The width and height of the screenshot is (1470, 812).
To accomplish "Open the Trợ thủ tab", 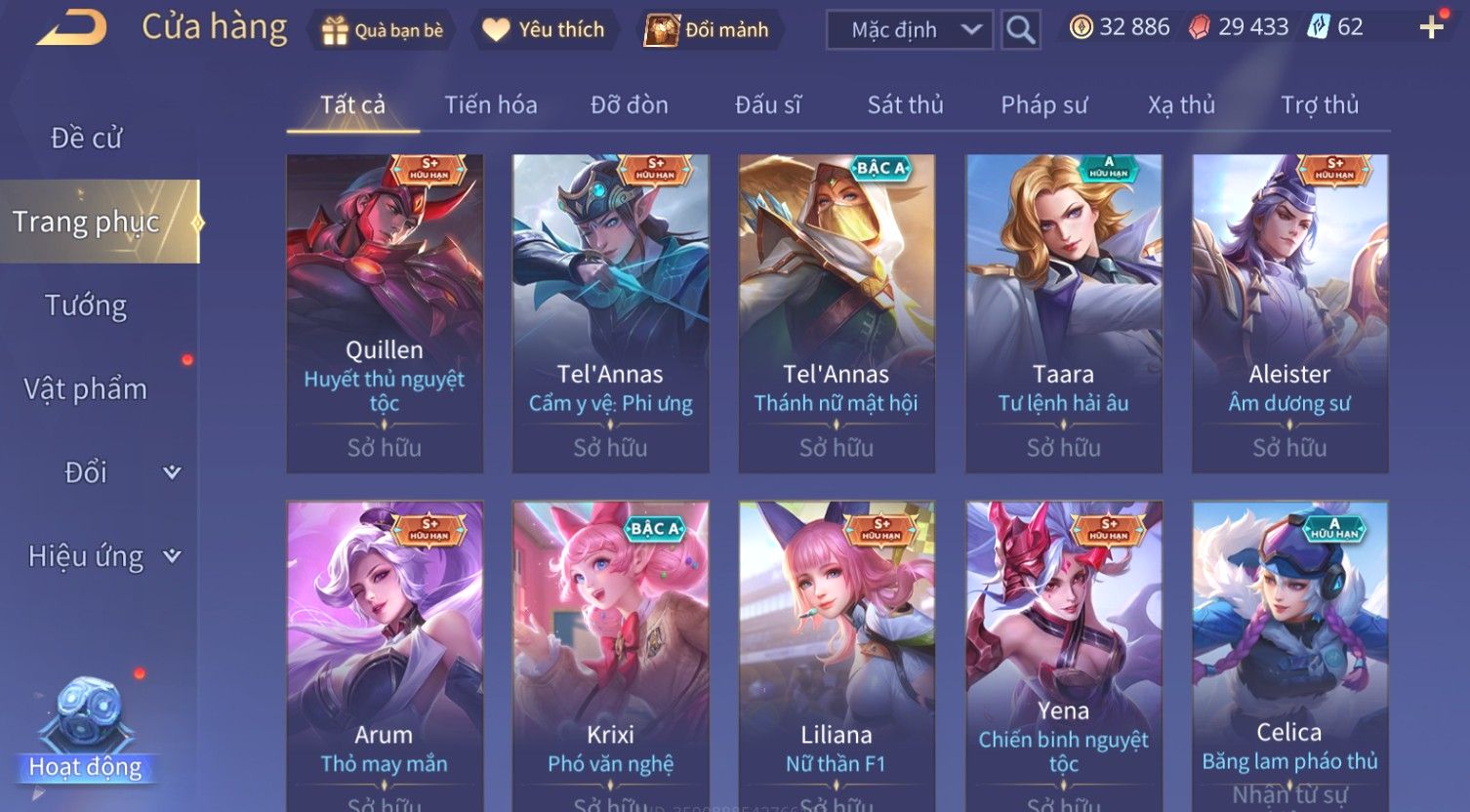I will coord(1319,104).
